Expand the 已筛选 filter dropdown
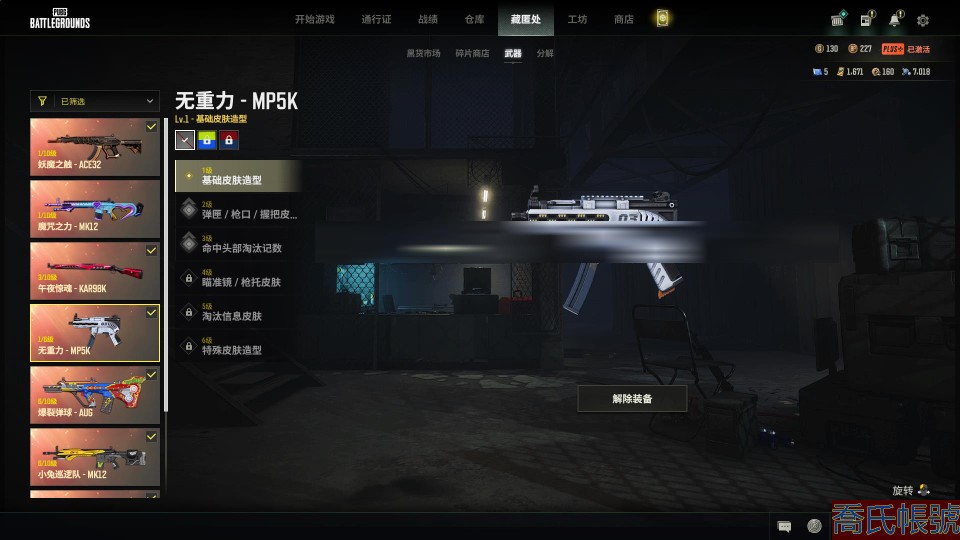 (95, 101)
